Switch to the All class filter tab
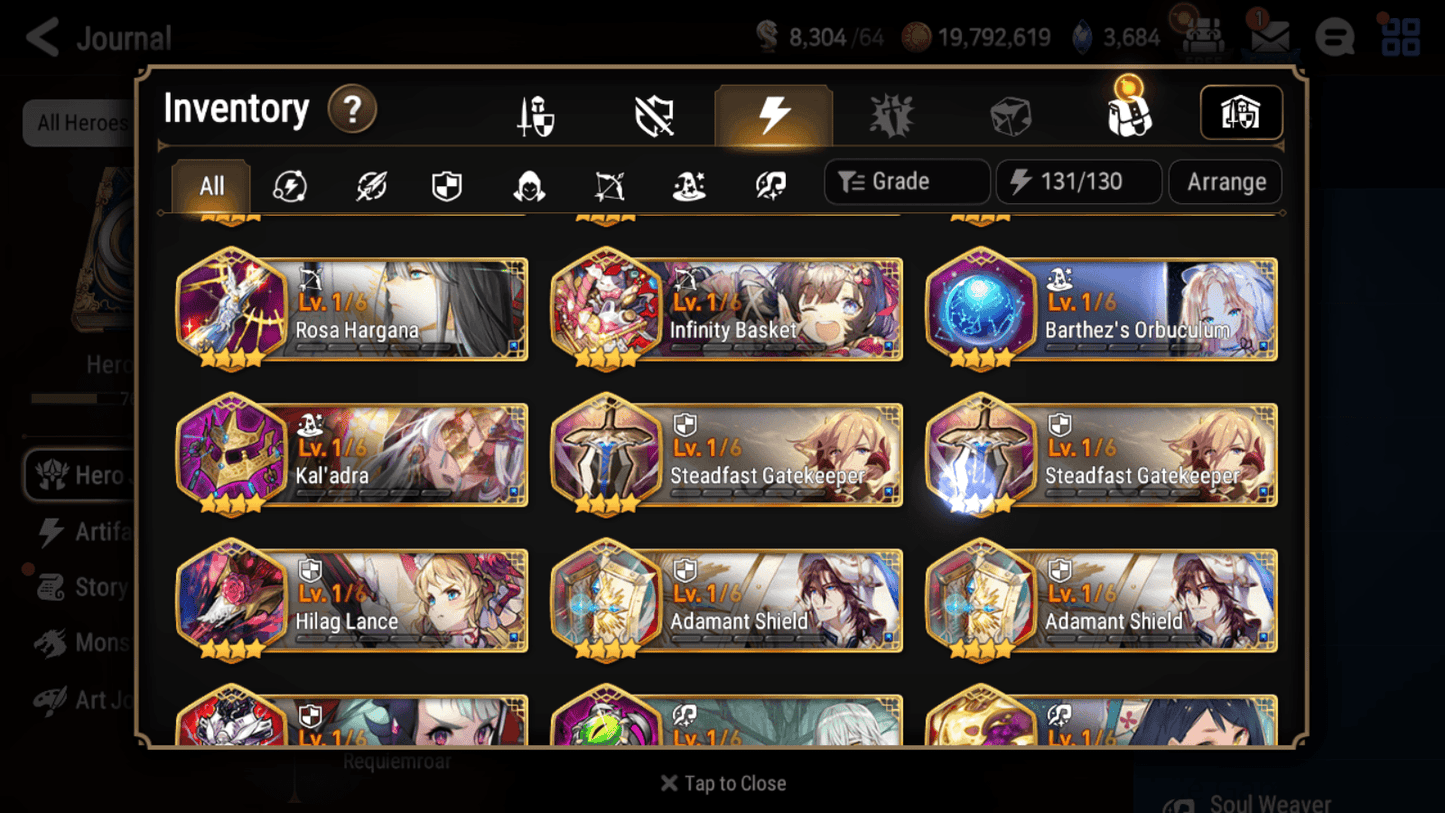Viewport: 1445px width, 813px height. click(x=211, y=184)
